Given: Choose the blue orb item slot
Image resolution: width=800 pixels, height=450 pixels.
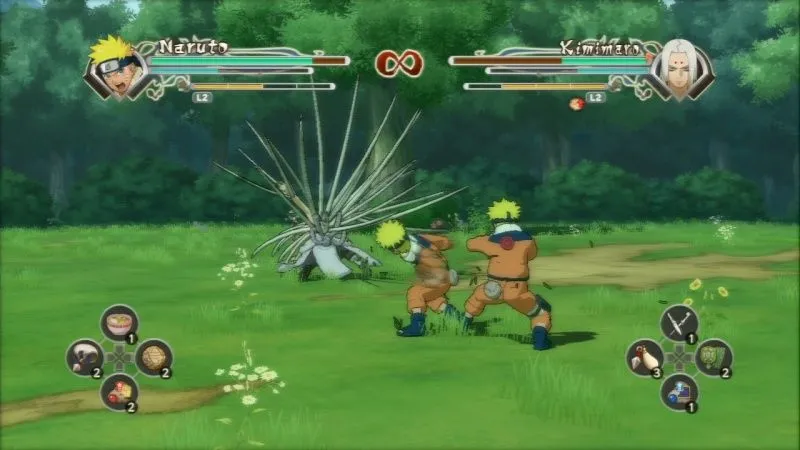Looking at the screenshot, I should 679,391.
